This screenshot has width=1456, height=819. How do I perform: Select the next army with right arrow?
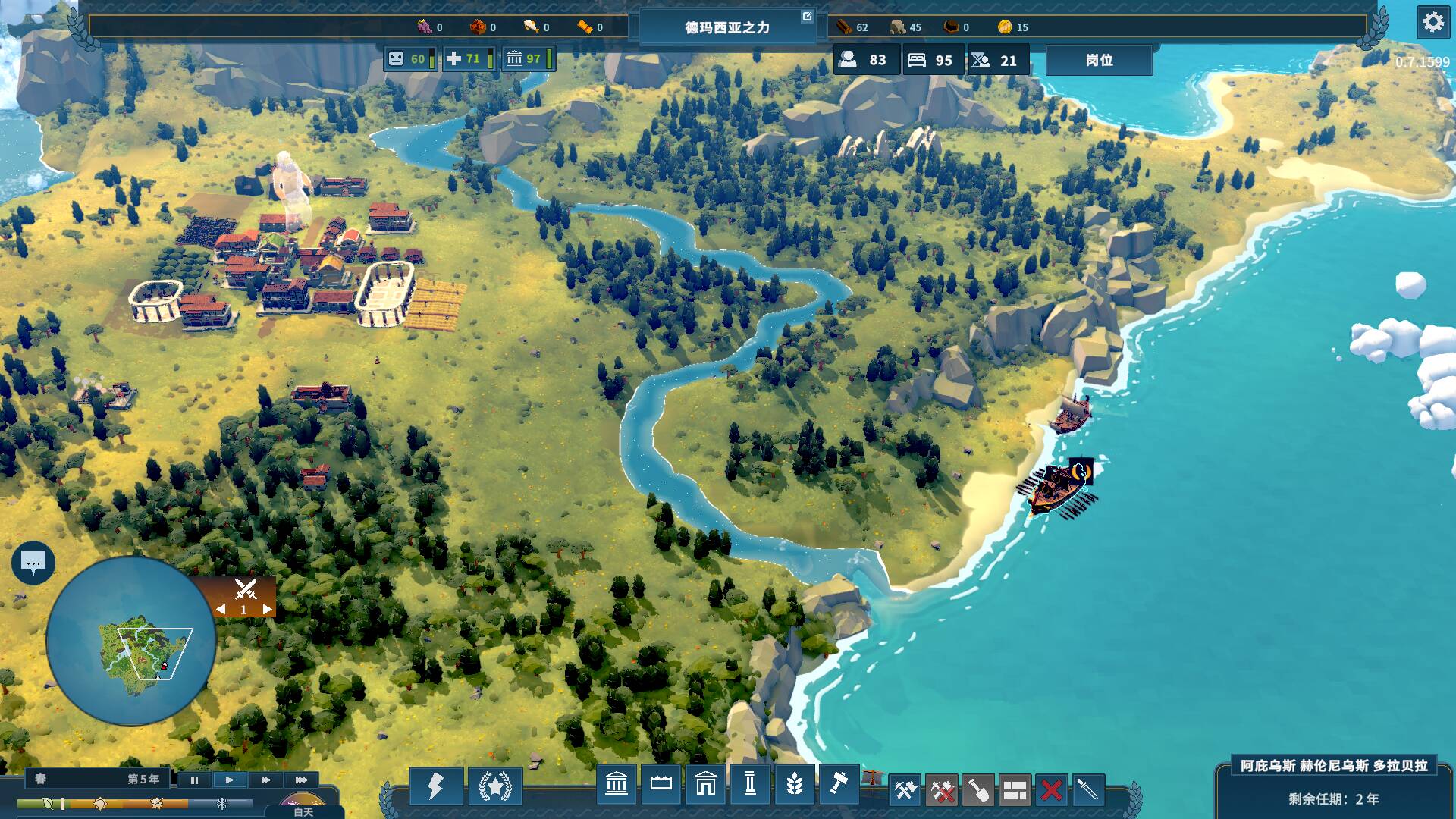267,609
